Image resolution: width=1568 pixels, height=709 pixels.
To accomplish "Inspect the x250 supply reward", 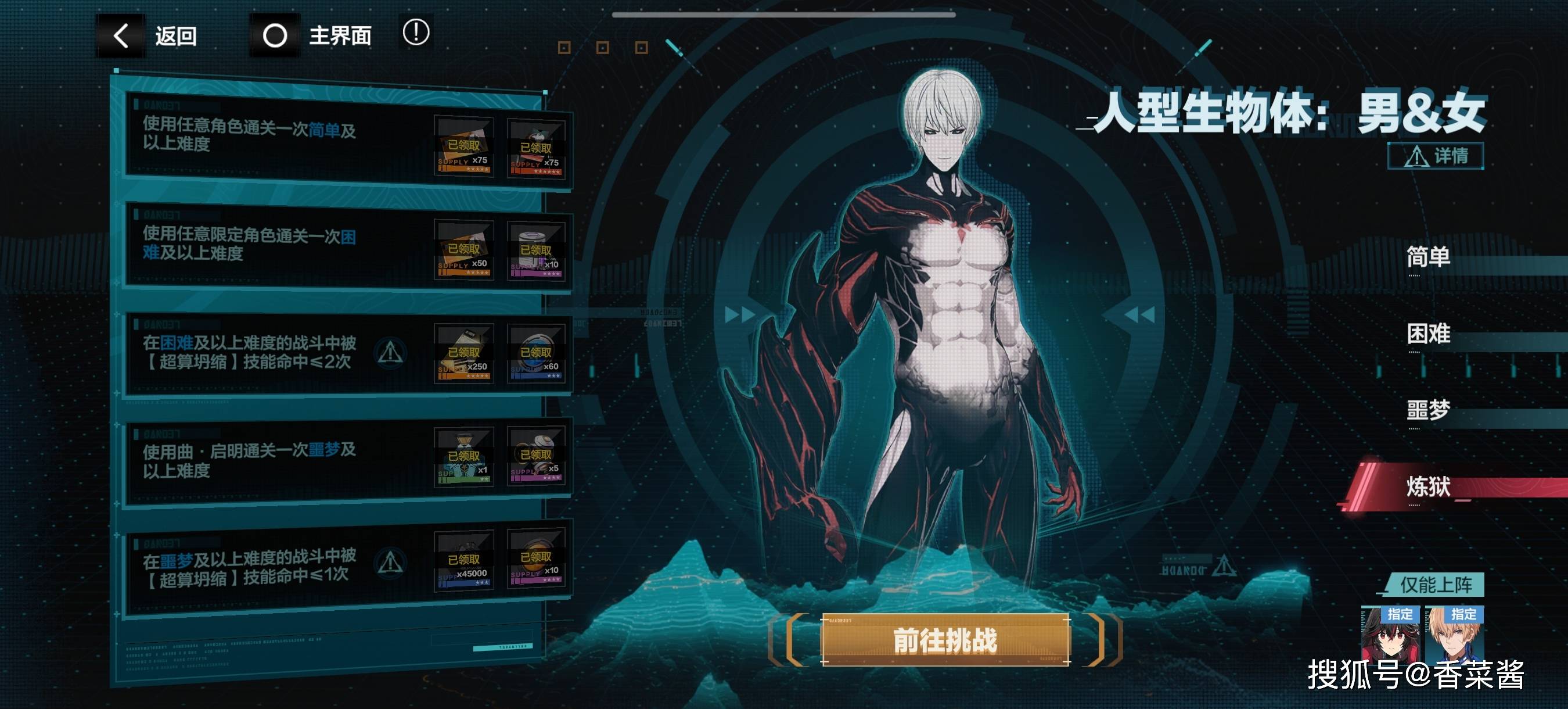I will tap(464, 353).
